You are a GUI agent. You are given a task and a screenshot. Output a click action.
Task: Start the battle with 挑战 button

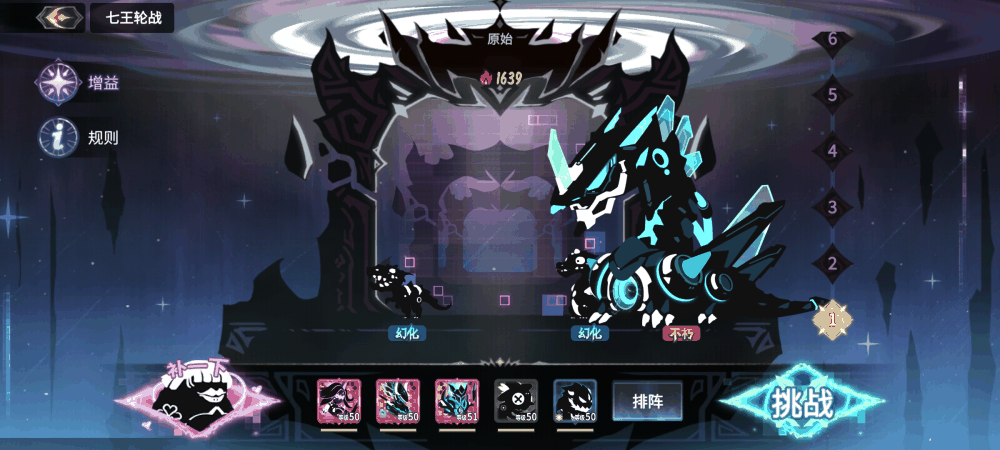[x=801, y=402]
